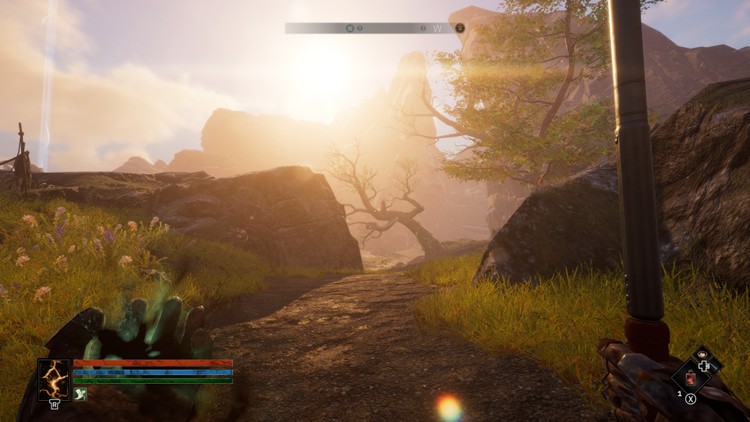Click the small winged buff status icon
The width and height of the screenshot is (750, 422).
pos(80,394)
